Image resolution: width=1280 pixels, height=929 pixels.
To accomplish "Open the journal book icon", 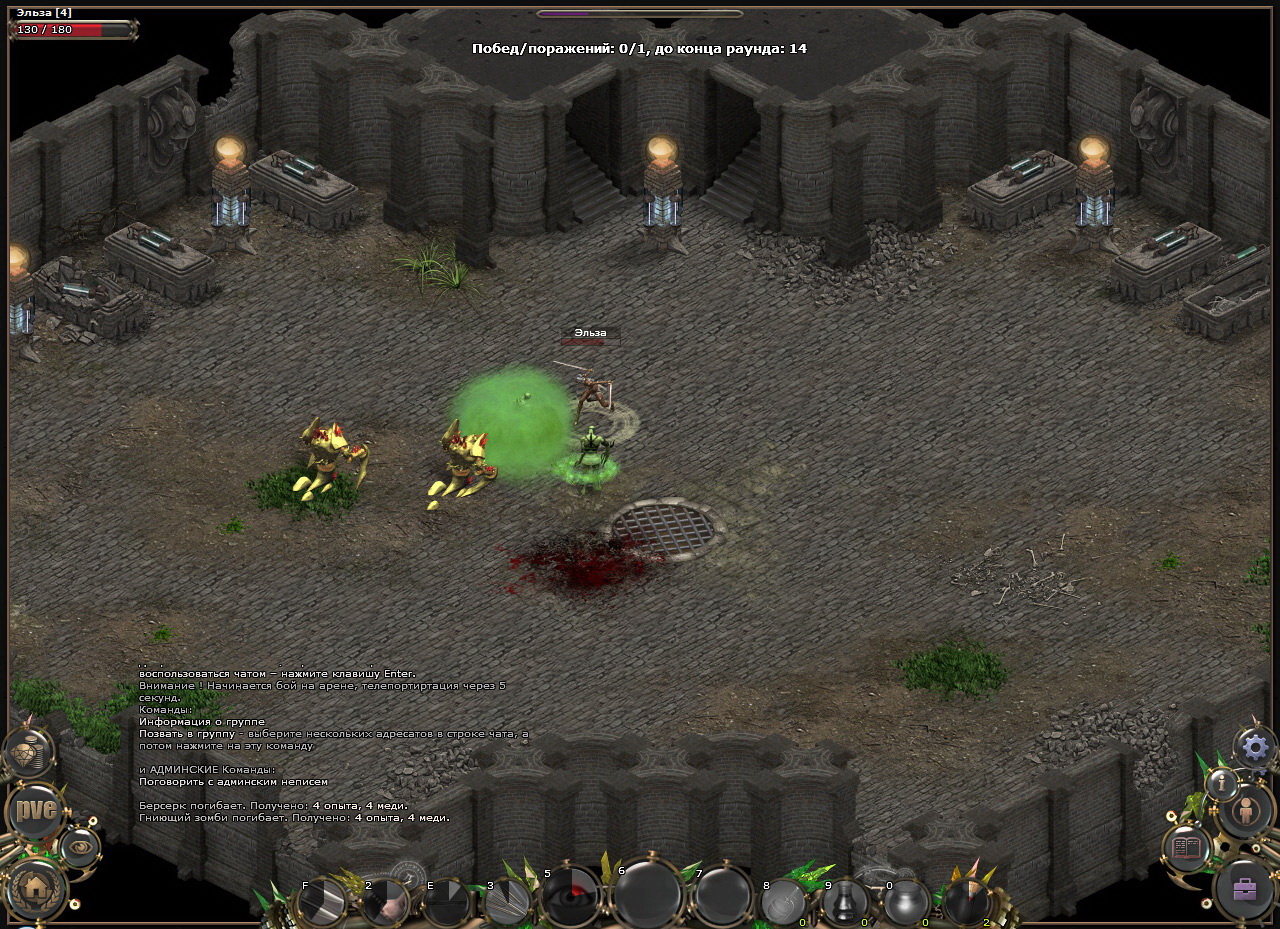I will (x=1187, y=848).
